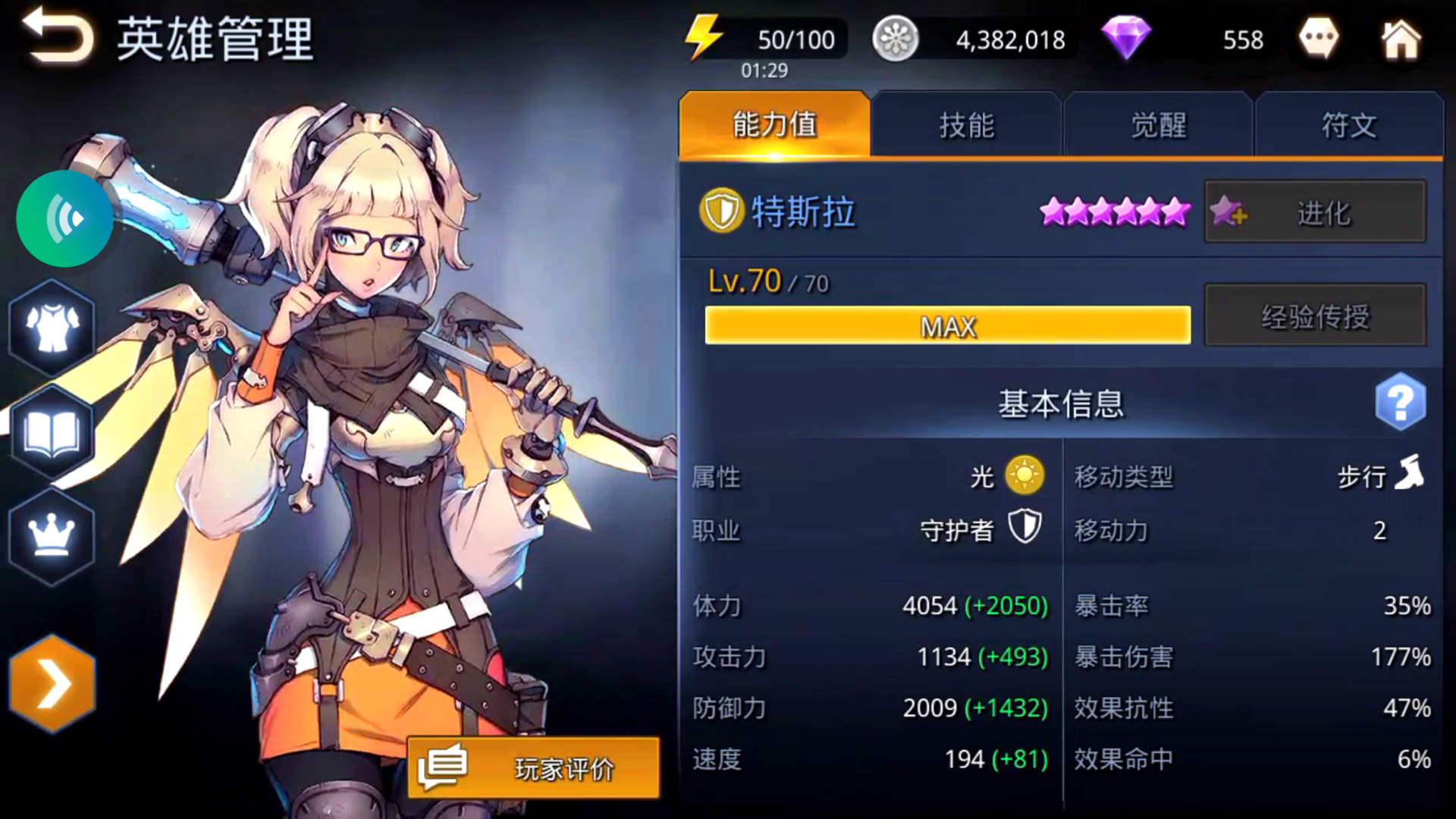The width and height of the screenshot is (1456, 819).
Task: Switch to the 技能 skills tab
Action: pyautogui.click(x=966, y=125)
